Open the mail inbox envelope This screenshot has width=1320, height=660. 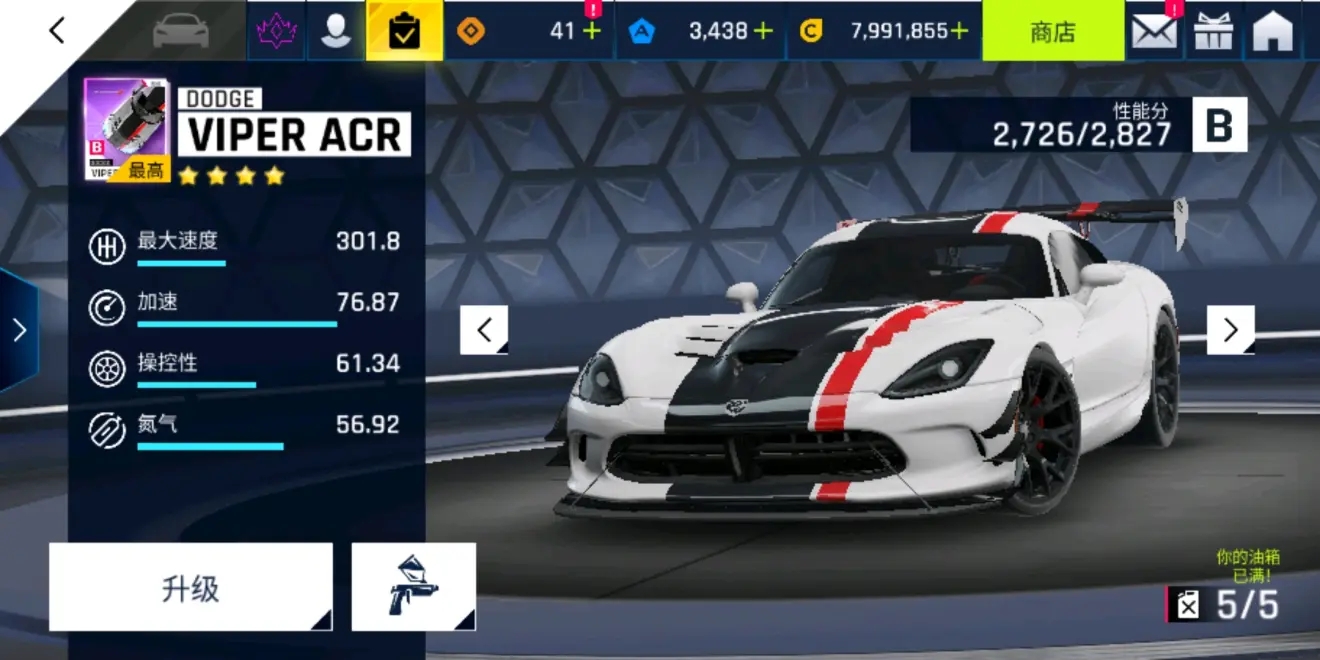[1154, 32]
